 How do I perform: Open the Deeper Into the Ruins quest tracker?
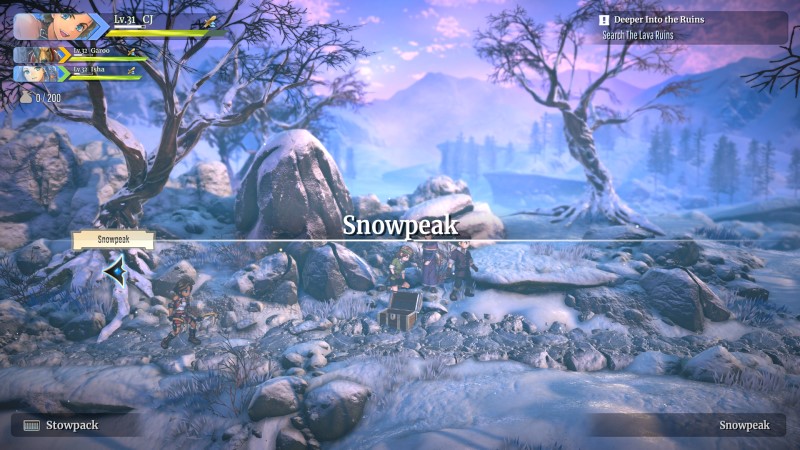[x=690, y=27]
